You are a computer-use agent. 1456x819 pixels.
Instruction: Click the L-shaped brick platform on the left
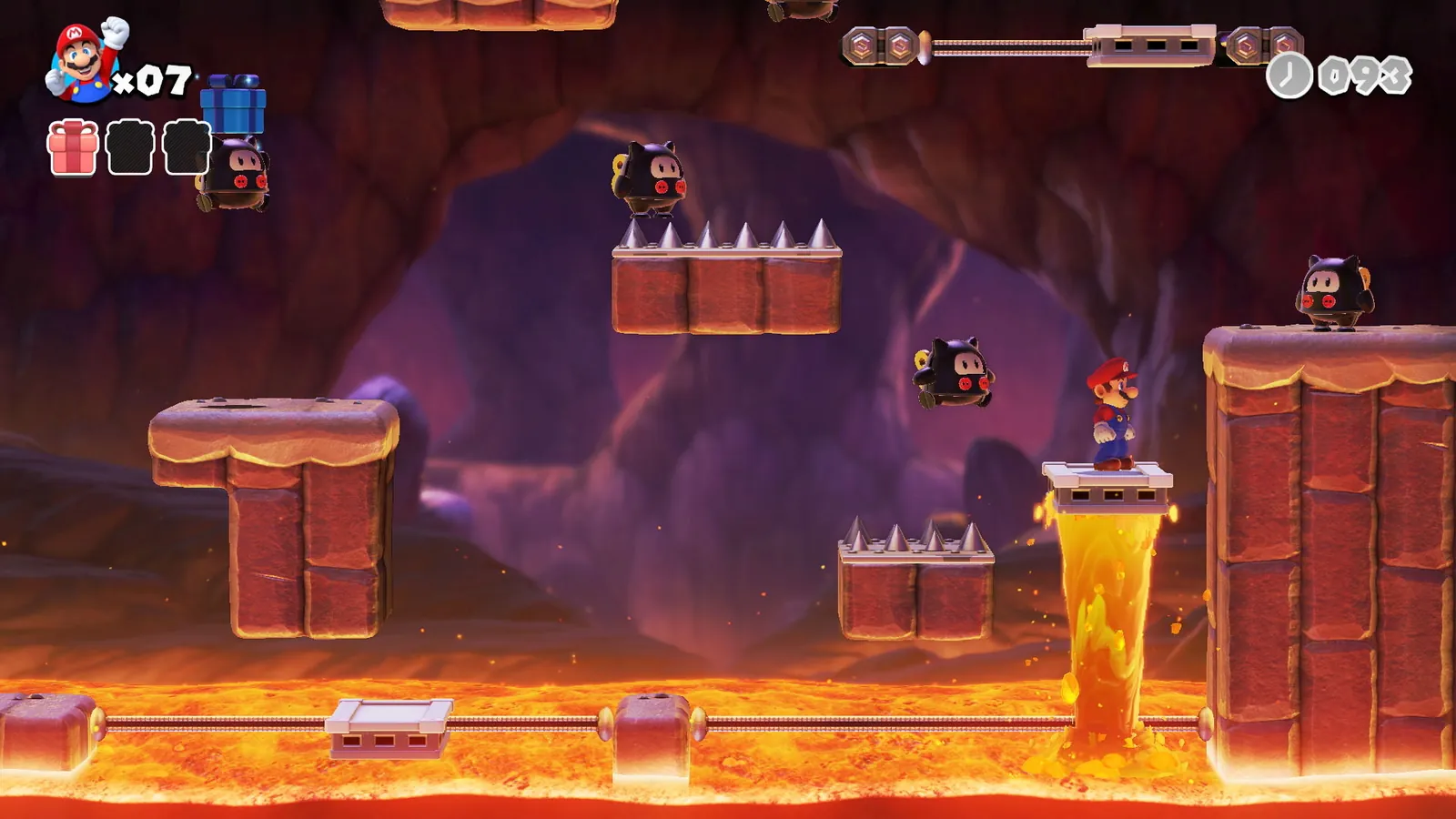pyautogui.click(x=273, y=510)
